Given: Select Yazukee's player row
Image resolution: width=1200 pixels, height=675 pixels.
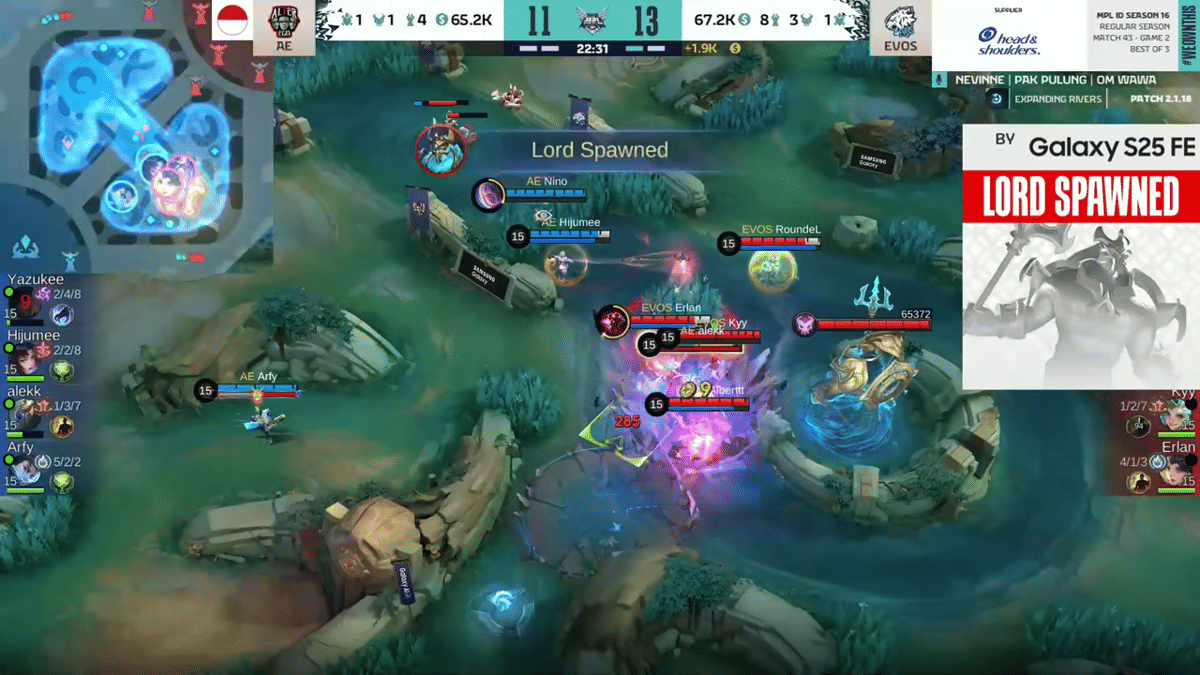Looking at the screenshot, I should (x=38, y=297).
